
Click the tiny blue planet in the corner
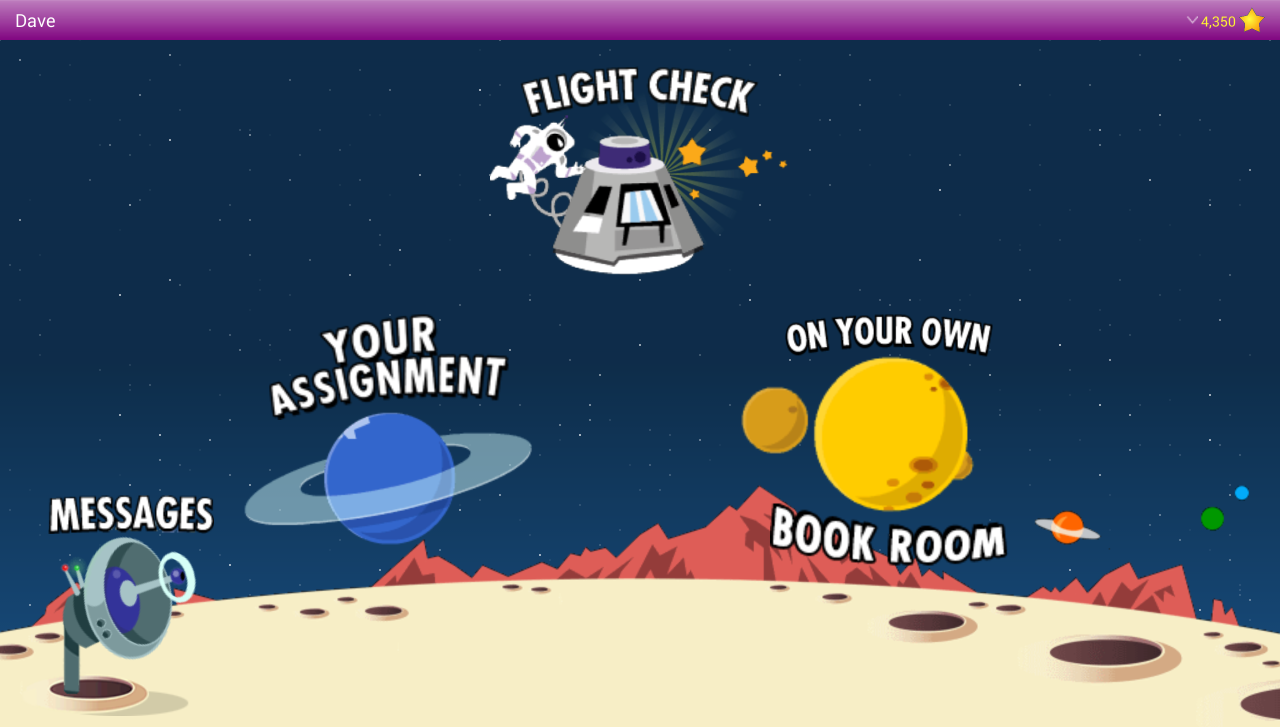1241,492
